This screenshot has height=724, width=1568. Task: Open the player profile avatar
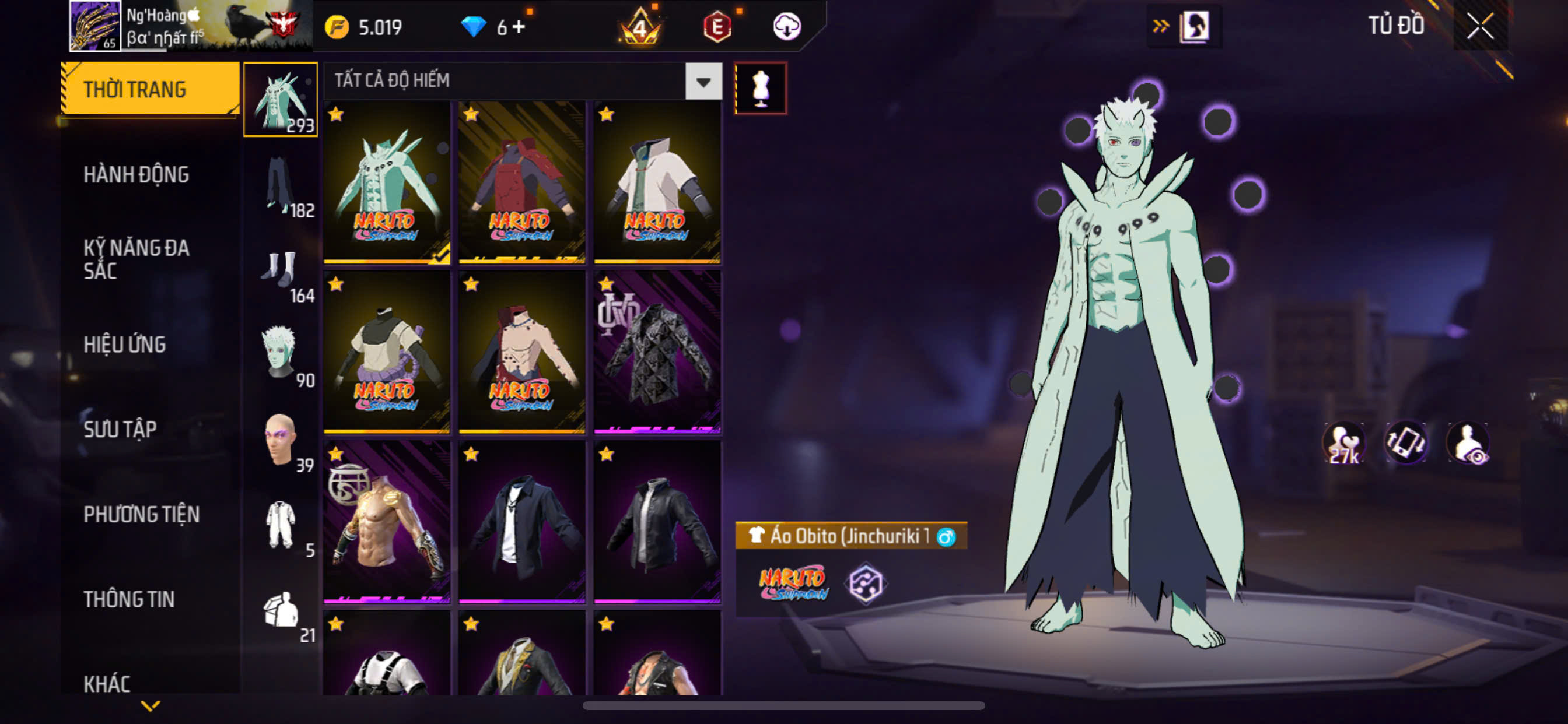pos(95,26)
